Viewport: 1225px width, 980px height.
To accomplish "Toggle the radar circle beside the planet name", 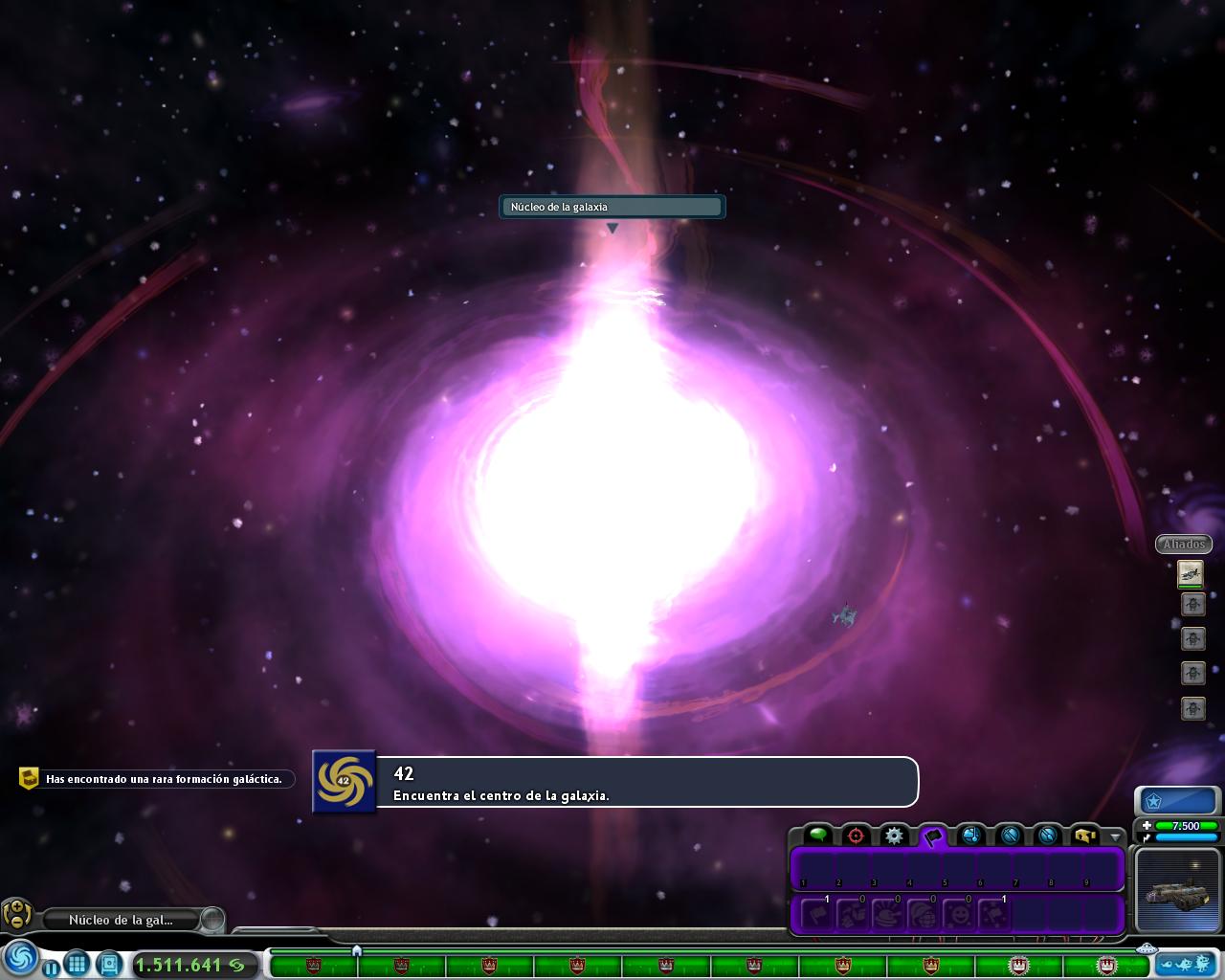I will (x=212, y=920).
